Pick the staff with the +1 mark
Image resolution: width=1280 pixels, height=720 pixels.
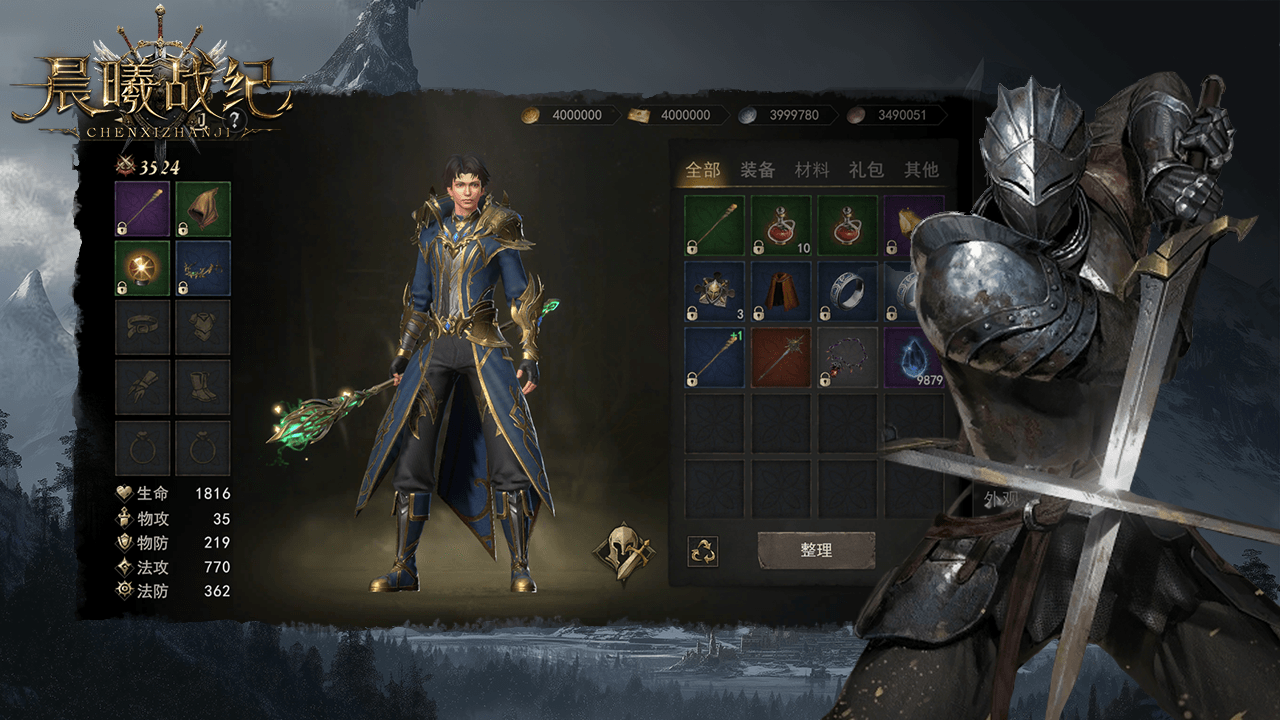click(x=714, y=357)
